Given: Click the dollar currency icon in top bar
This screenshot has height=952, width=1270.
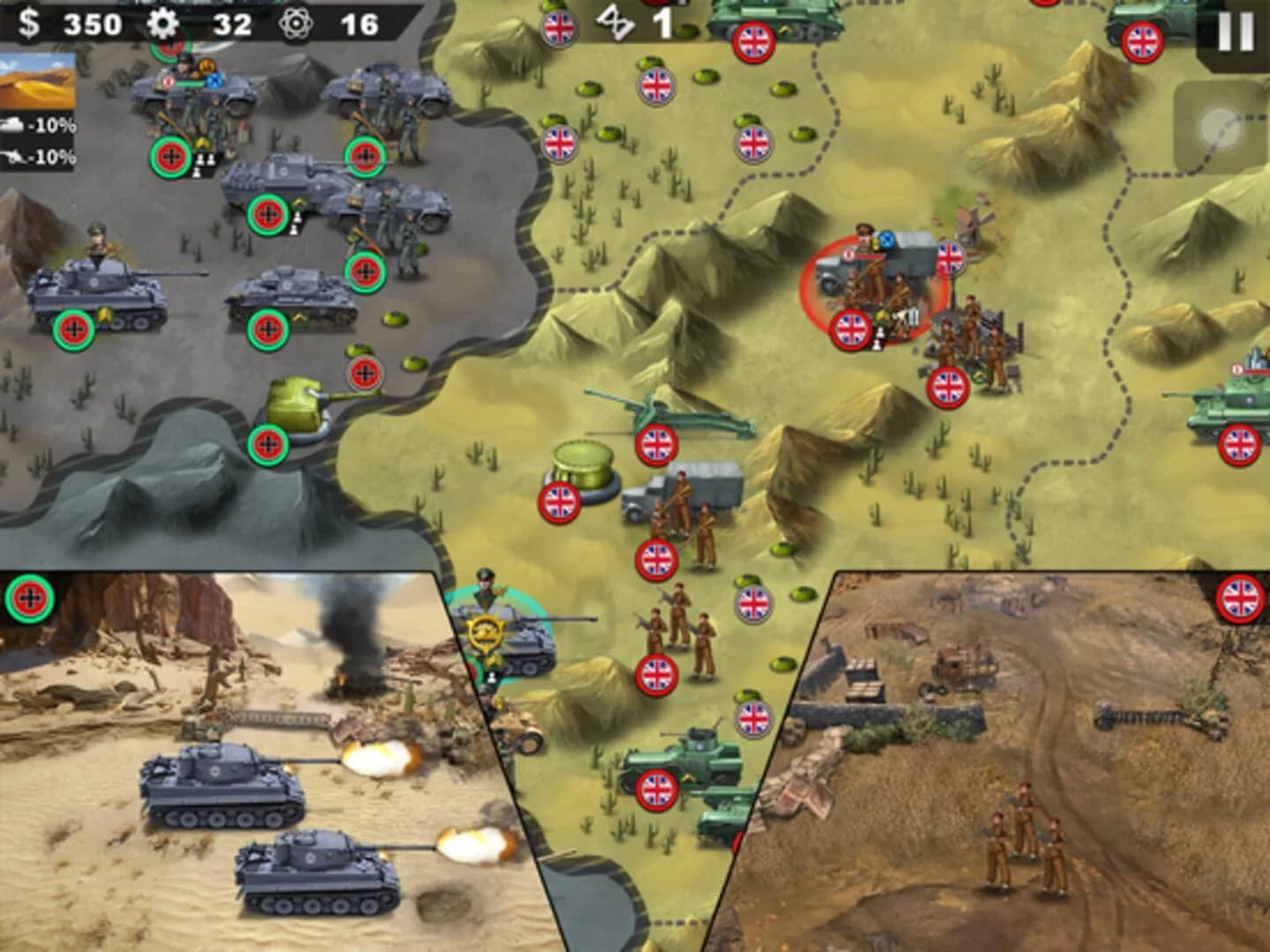Looking at the screenshot, I should click(x=26, y=24).
